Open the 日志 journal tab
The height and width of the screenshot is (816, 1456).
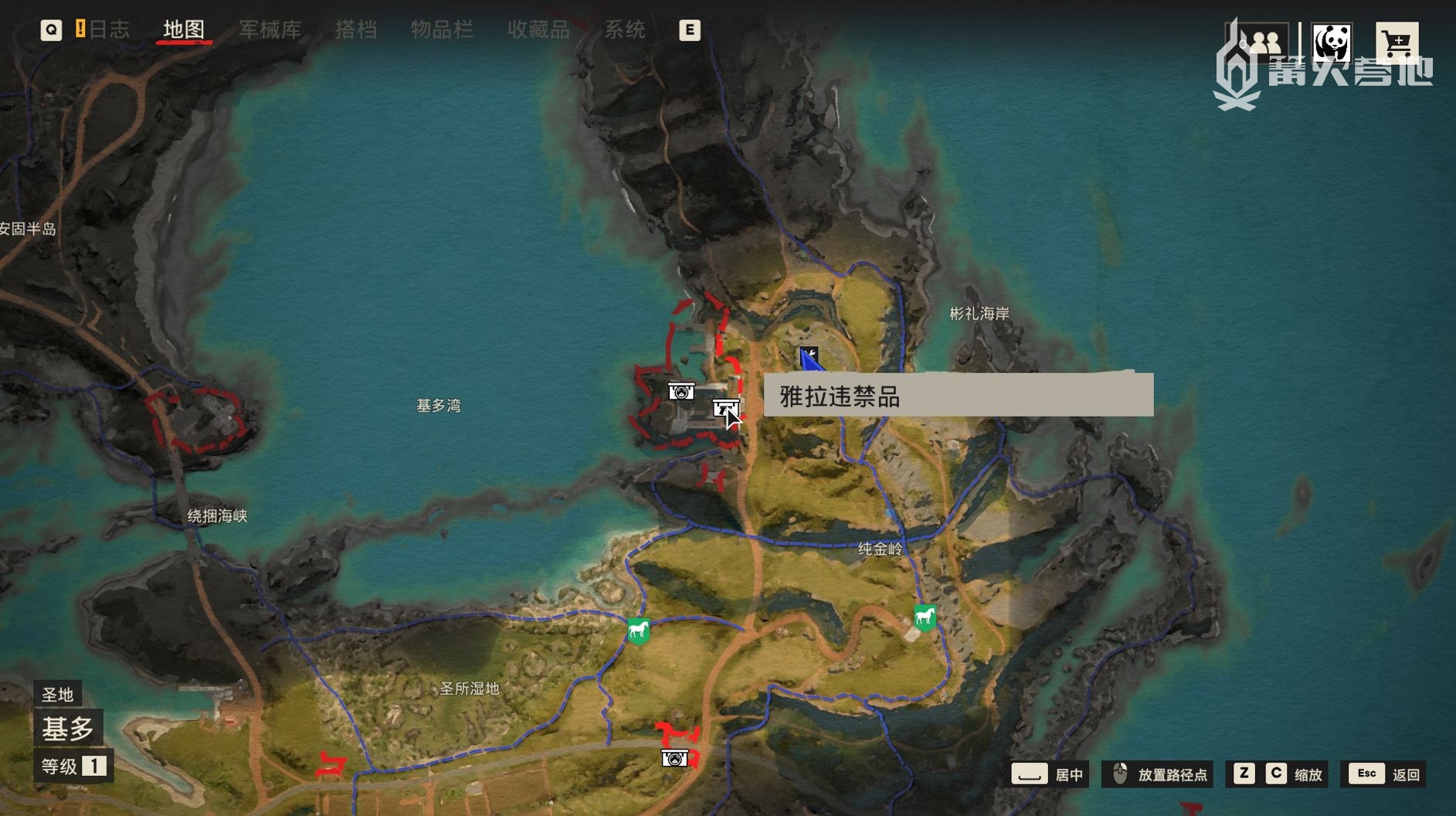coord(108,29)
